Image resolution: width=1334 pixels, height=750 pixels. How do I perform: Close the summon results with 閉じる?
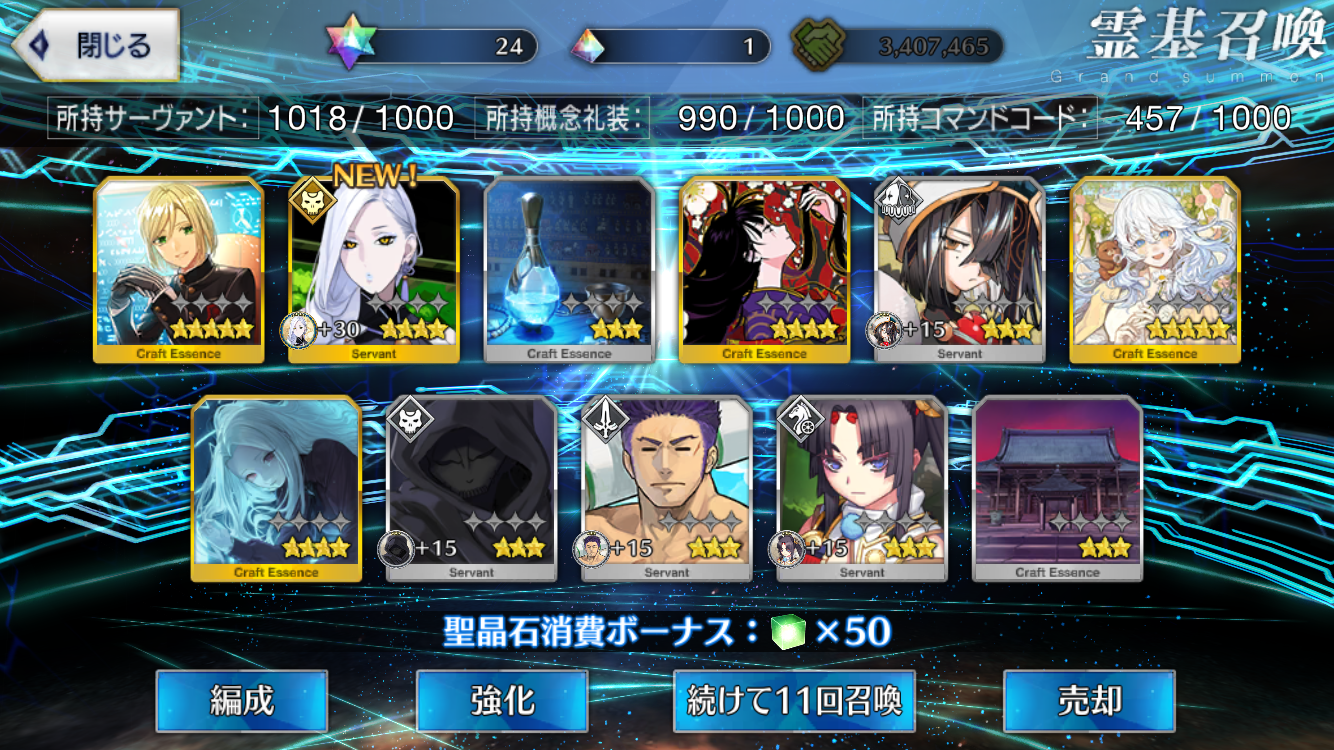point(95,45)
